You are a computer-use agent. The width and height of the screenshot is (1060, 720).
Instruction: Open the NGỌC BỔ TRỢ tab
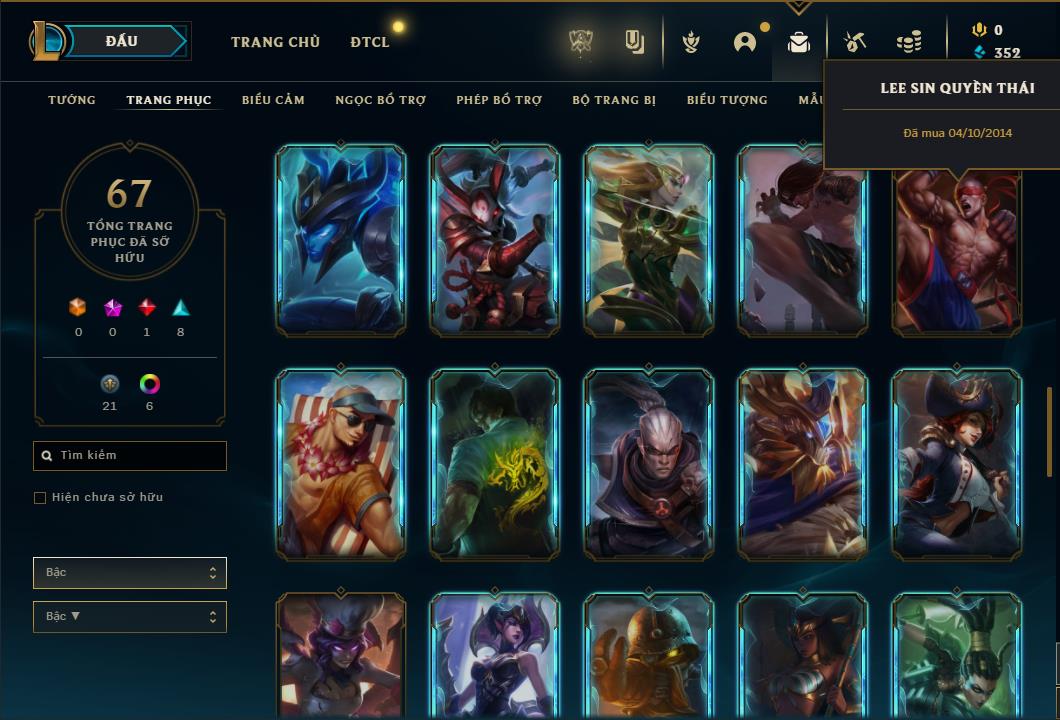(x=380, y=100)
